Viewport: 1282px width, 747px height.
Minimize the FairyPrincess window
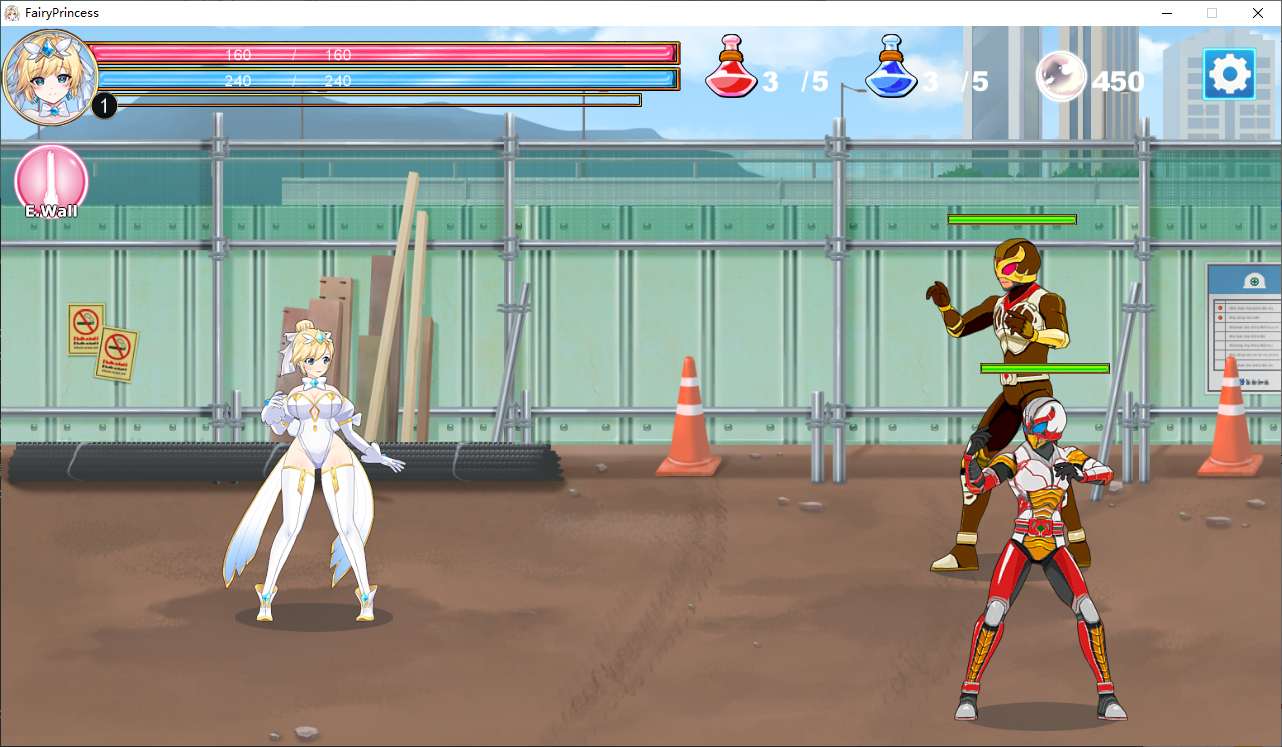1166,13
